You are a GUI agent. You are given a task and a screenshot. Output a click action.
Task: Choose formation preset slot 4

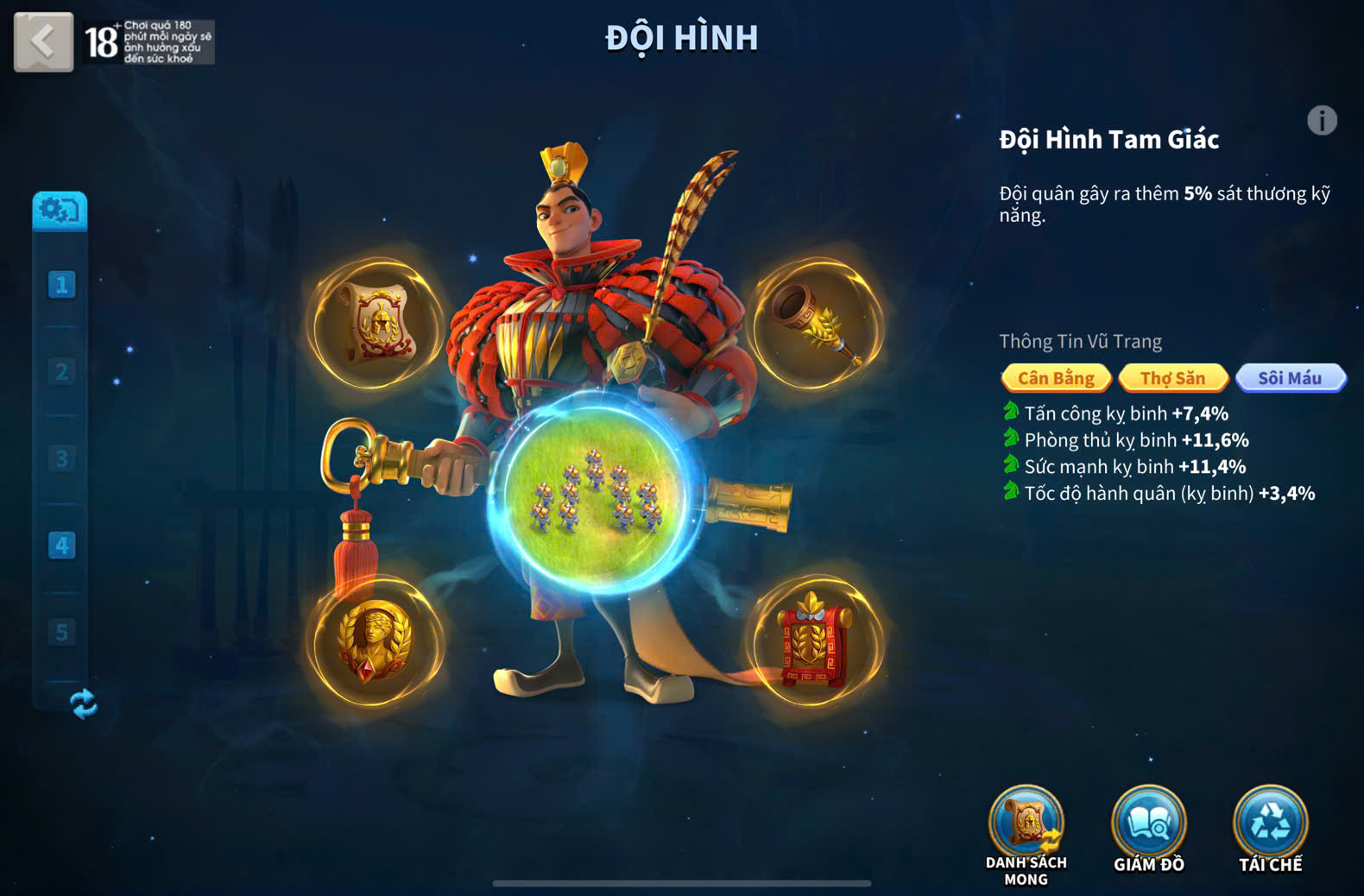coord(61,546)
